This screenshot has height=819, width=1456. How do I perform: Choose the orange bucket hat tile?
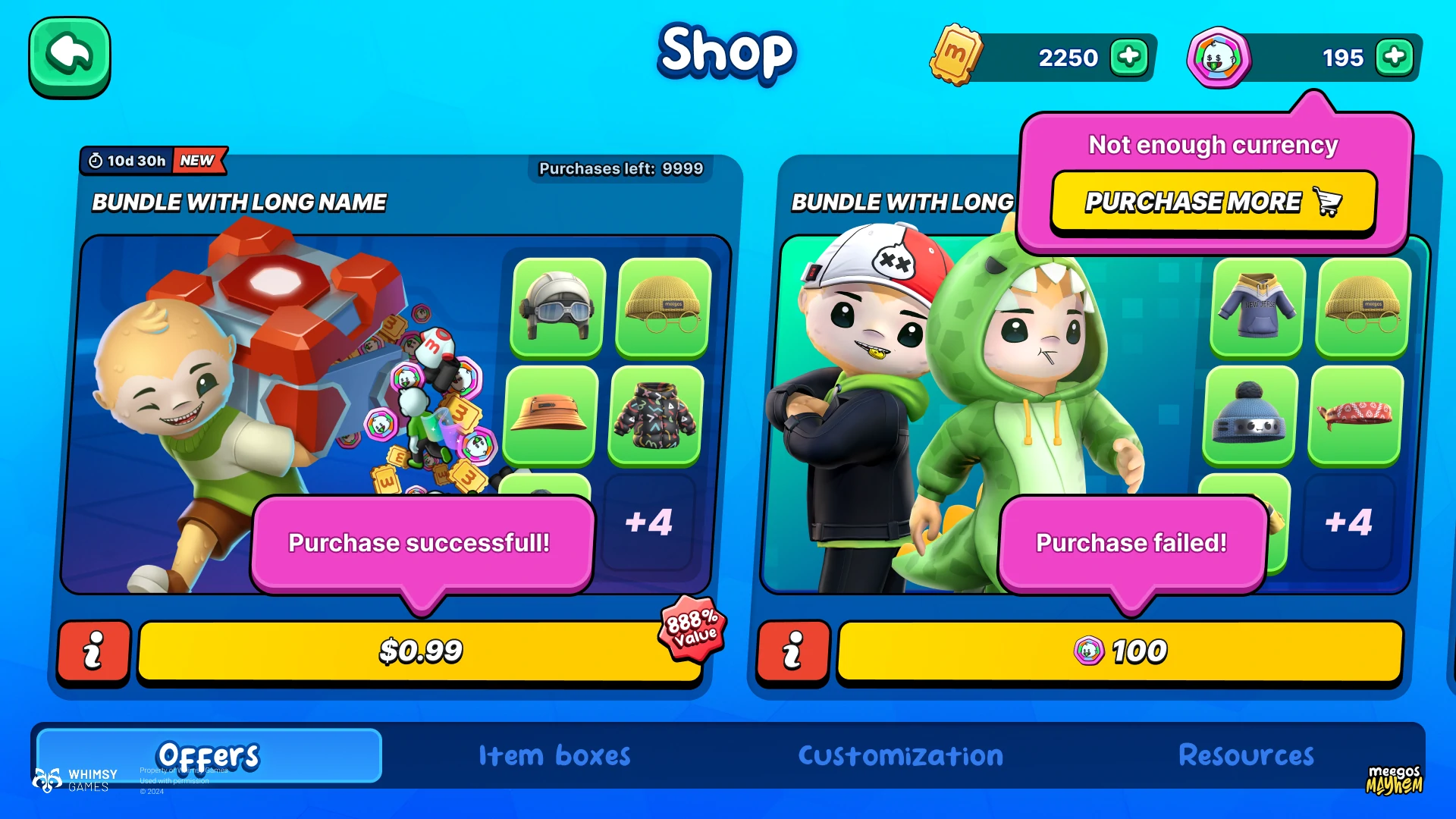click(550, 415)
